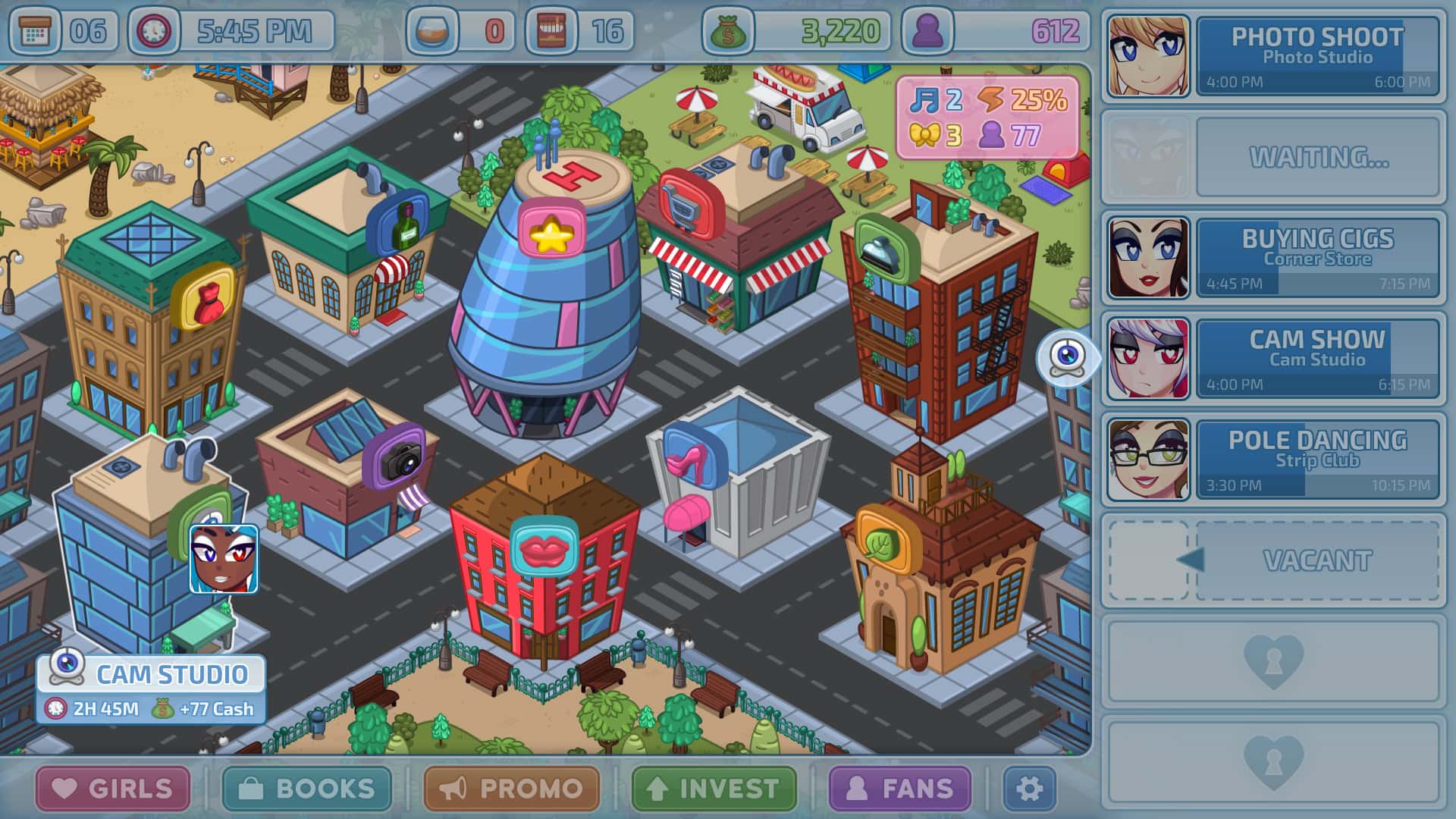The image size is (1456, 819).
Task: Open the GIRLS menu
Action: click(112, 789)
